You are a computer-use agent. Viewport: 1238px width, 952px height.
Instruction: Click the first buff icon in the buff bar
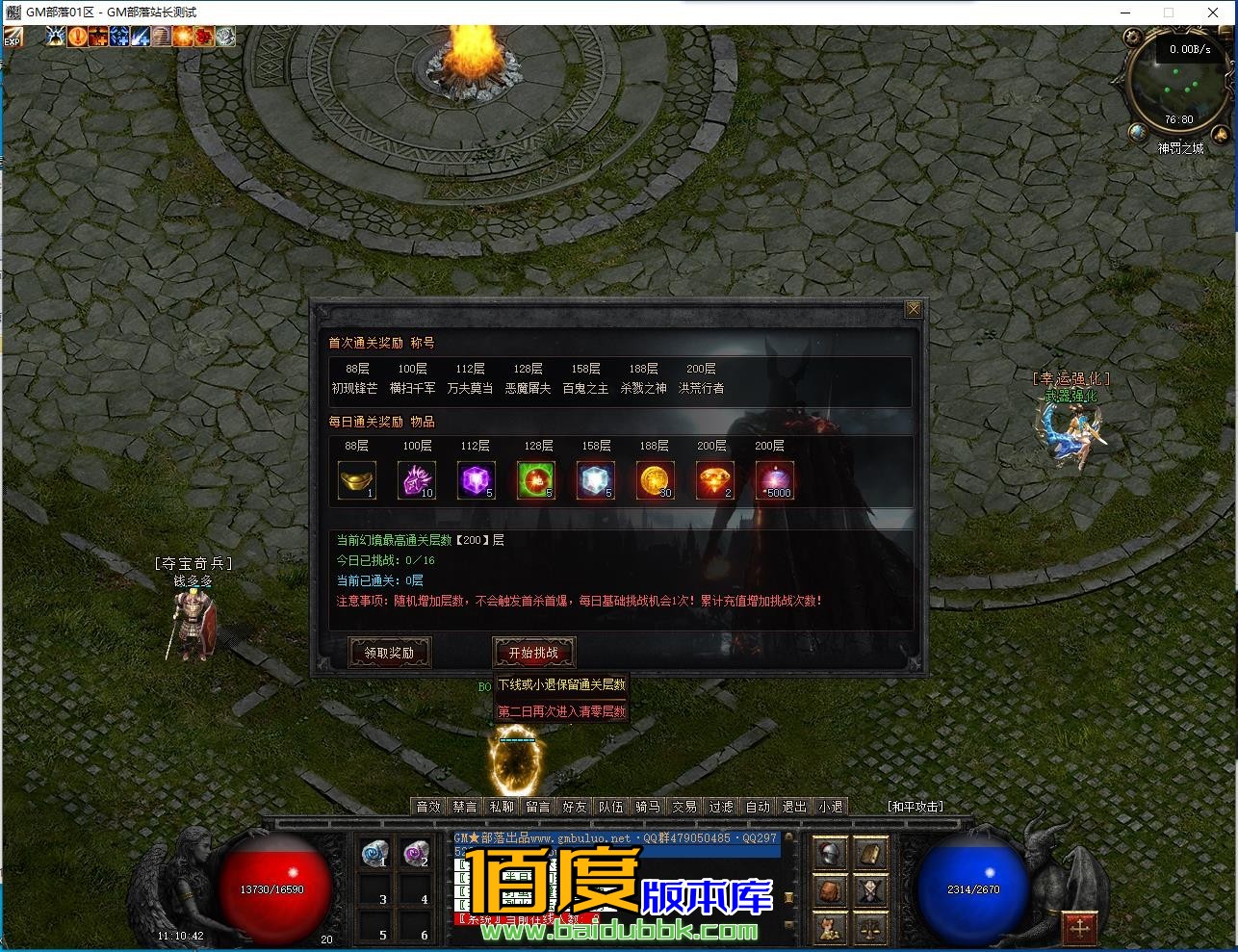tap(55, 37)
